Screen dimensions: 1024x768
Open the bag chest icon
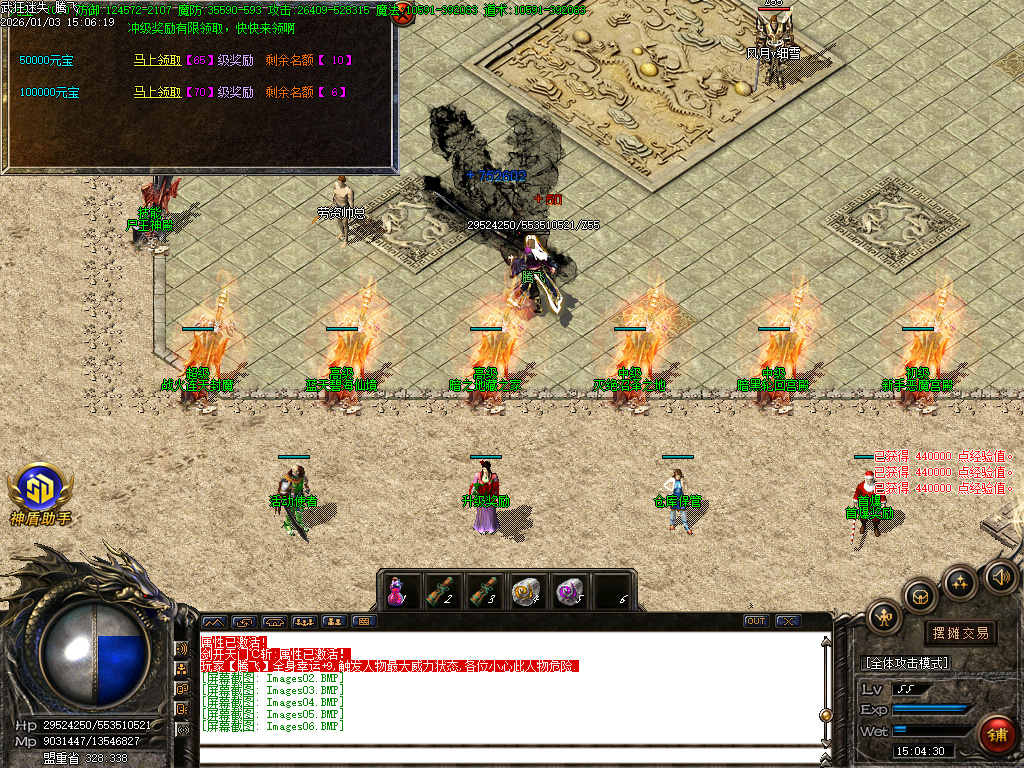point(921,596)
